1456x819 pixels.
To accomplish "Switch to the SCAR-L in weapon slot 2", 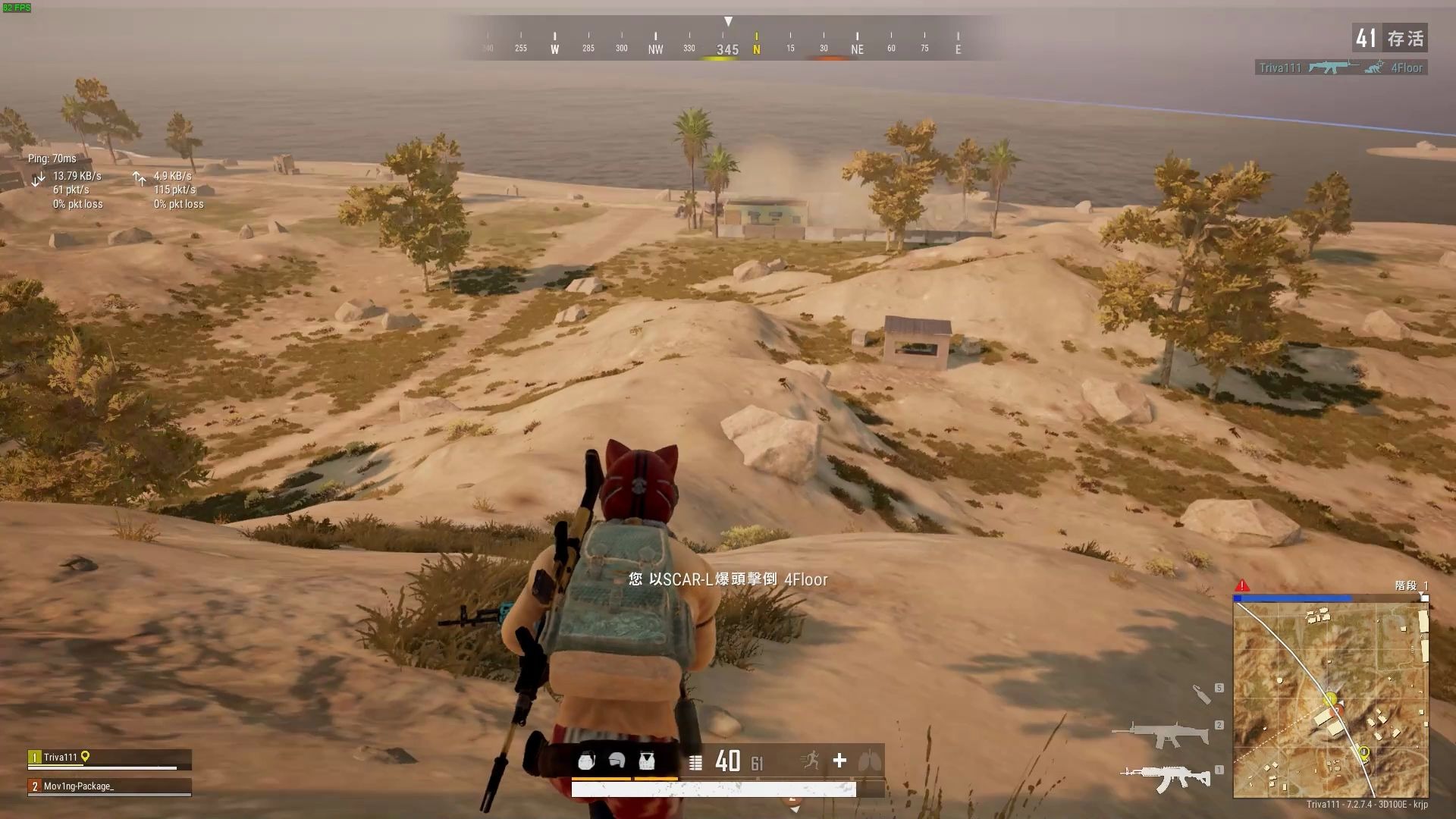I will click(x=1160, y=733).
